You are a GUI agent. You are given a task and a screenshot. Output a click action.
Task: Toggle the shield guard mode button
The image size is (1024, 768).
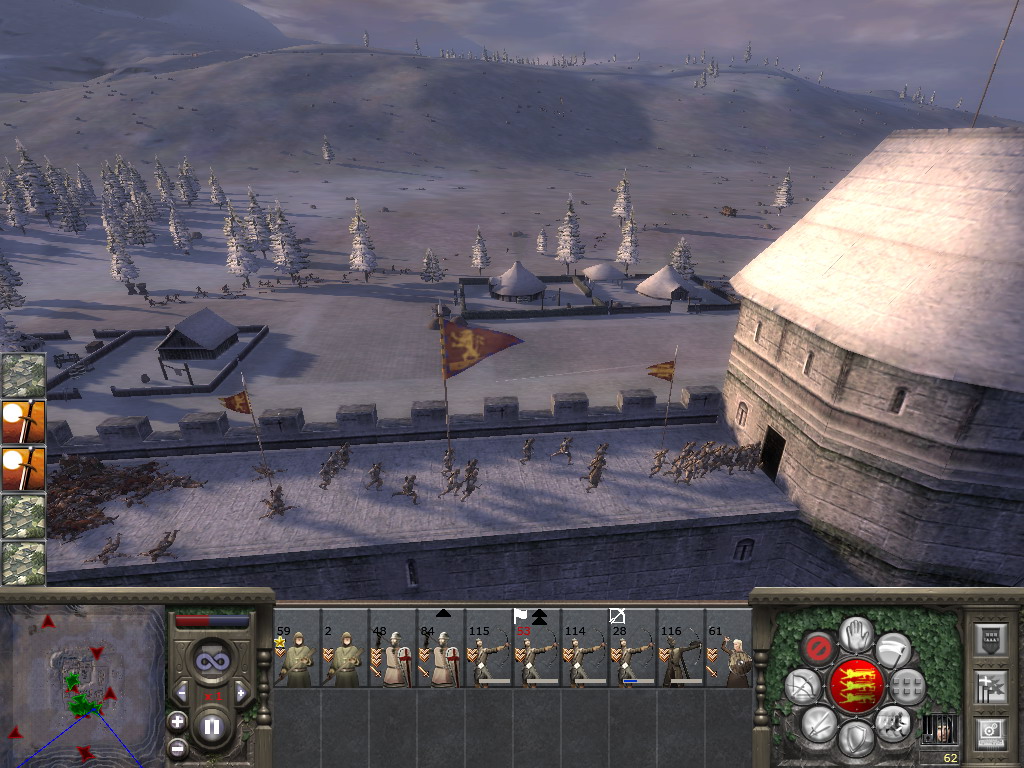click(x=855, y=738)
